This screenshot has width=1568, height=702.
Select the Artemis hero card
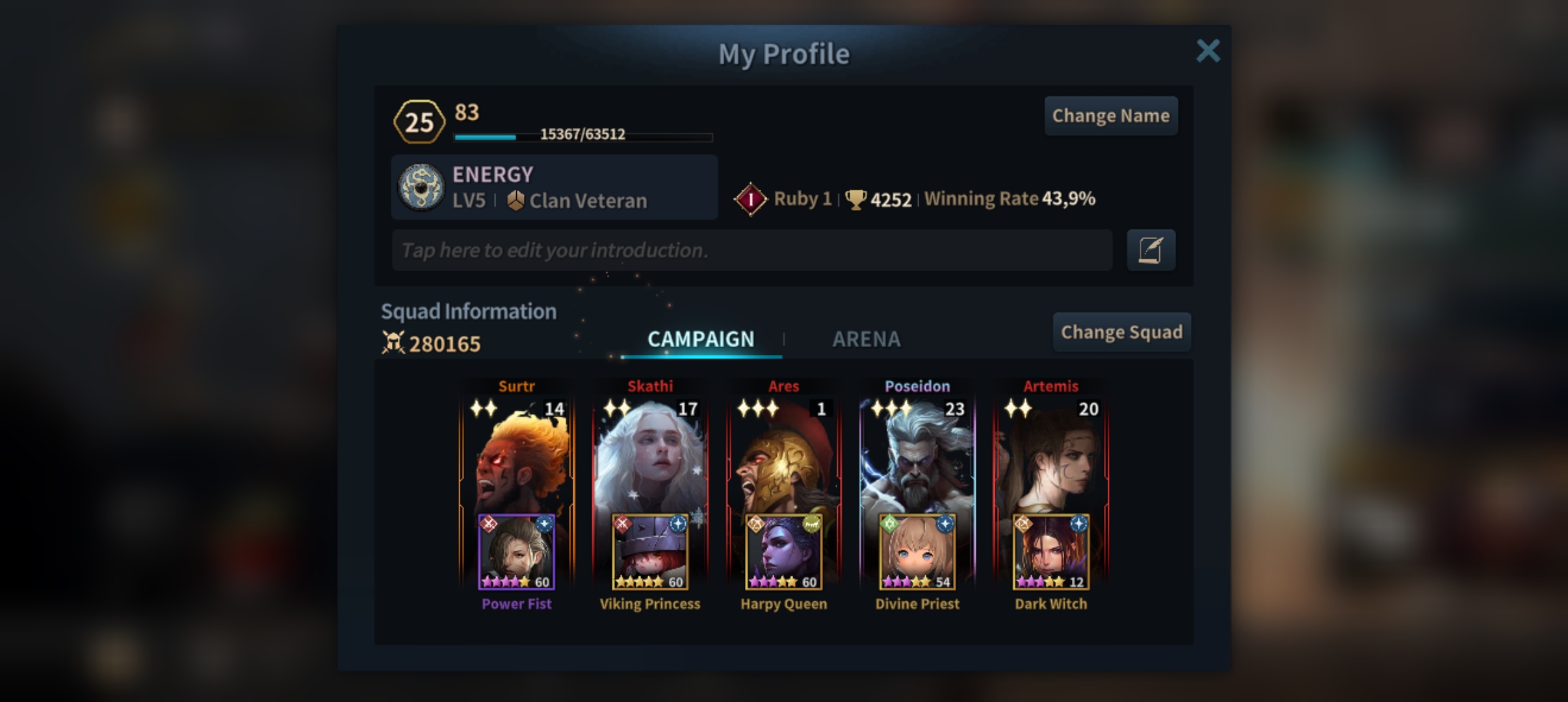pyautogui.click(x=1051, y=455)
